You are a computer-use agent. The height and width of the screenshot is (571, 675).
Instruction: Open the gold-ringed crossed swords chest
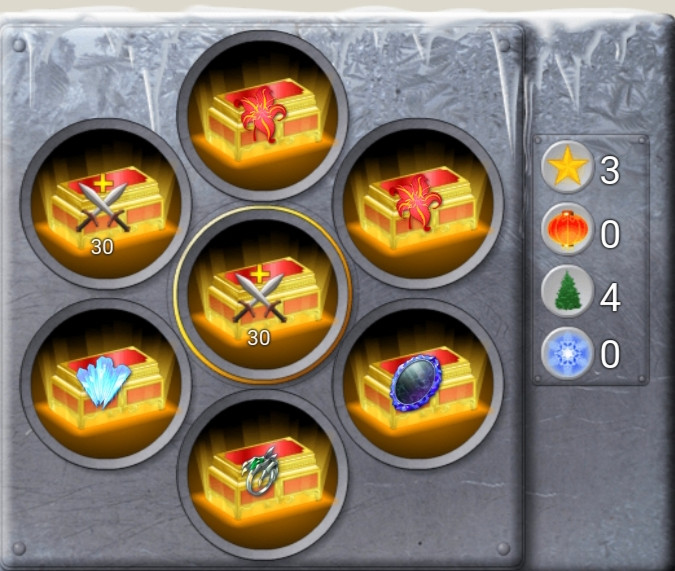pos(262,295)
